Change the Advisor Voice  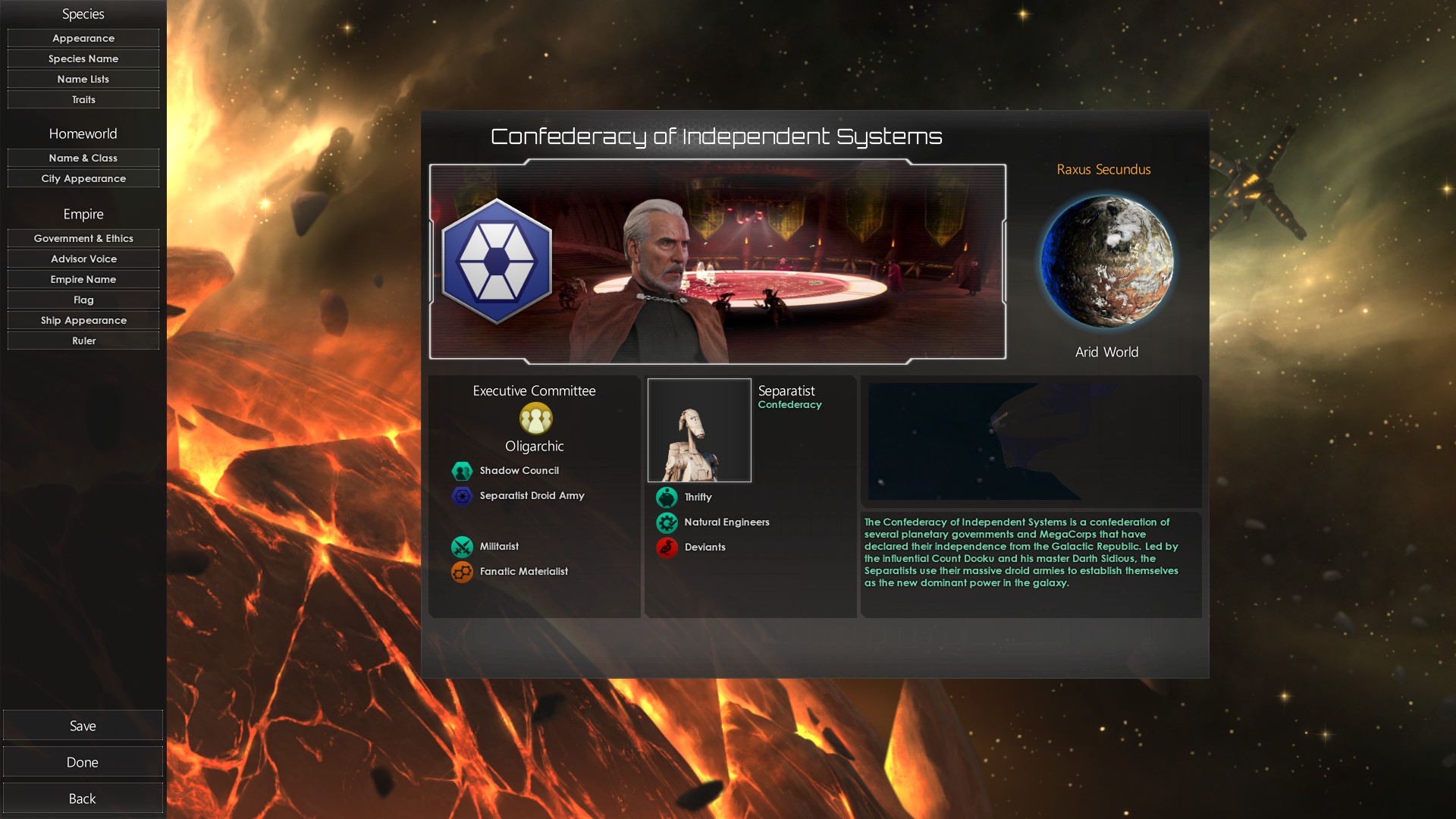(83, 259)
